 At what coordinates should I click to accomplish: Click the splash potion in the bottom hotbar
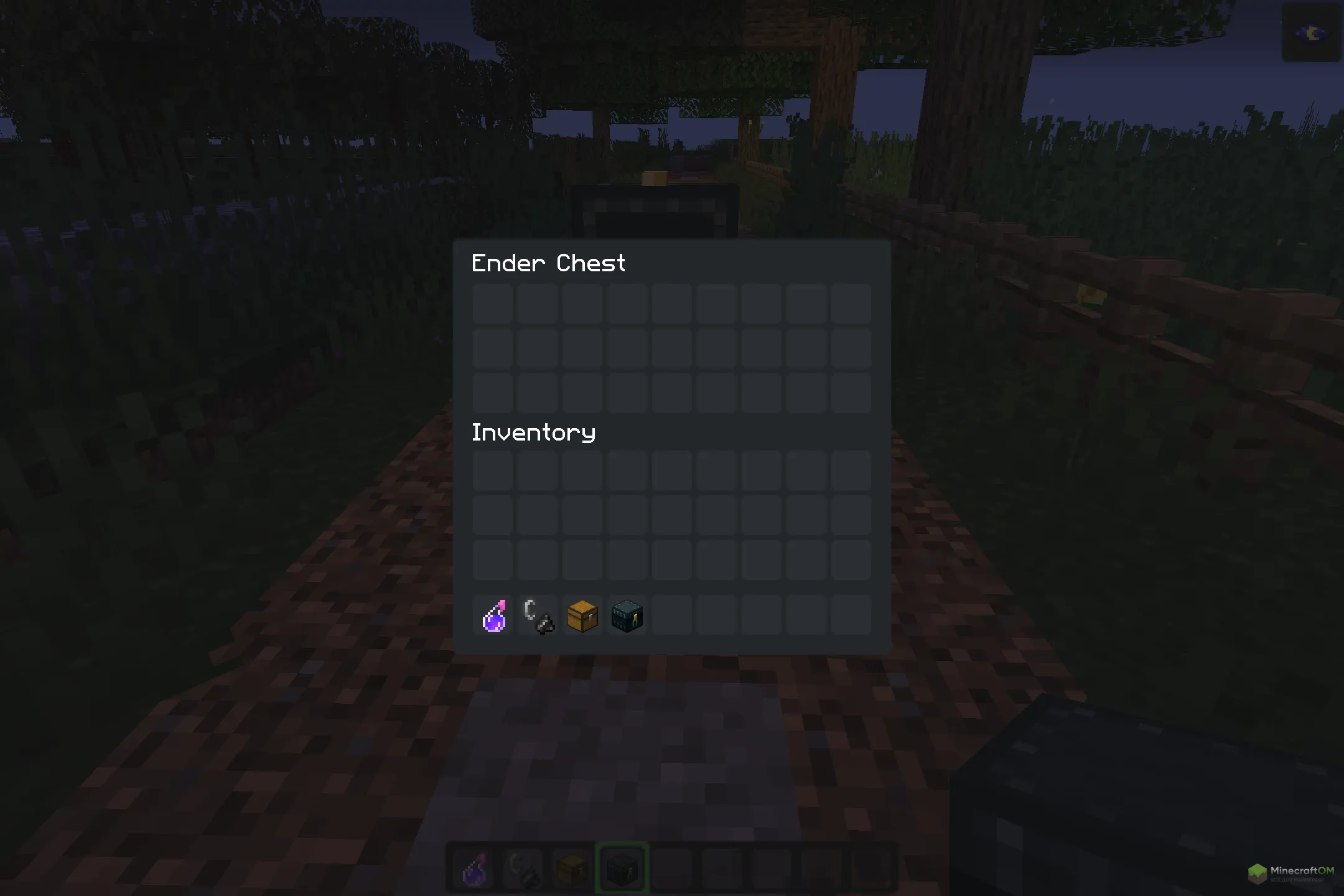pos(473,869)
